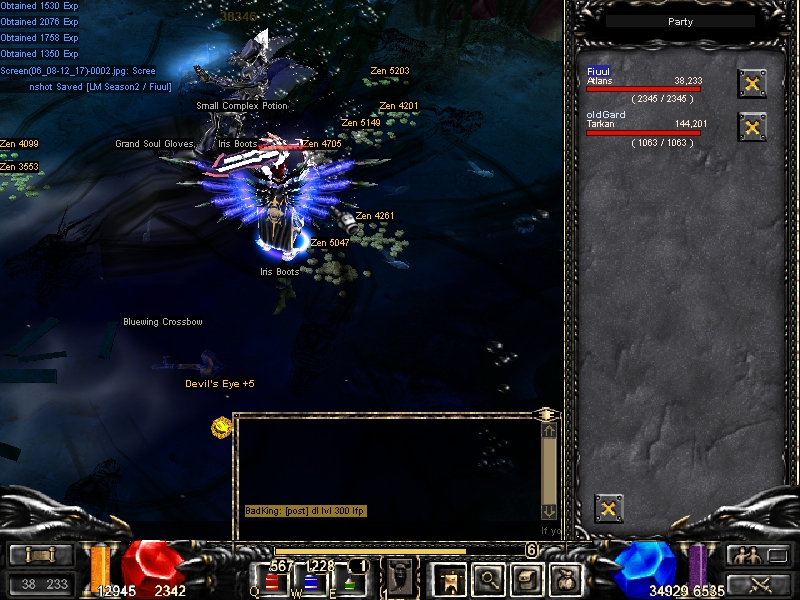Use the blue mana potion slot
This screenshot has width=800, height=600.
click(312, 580)
